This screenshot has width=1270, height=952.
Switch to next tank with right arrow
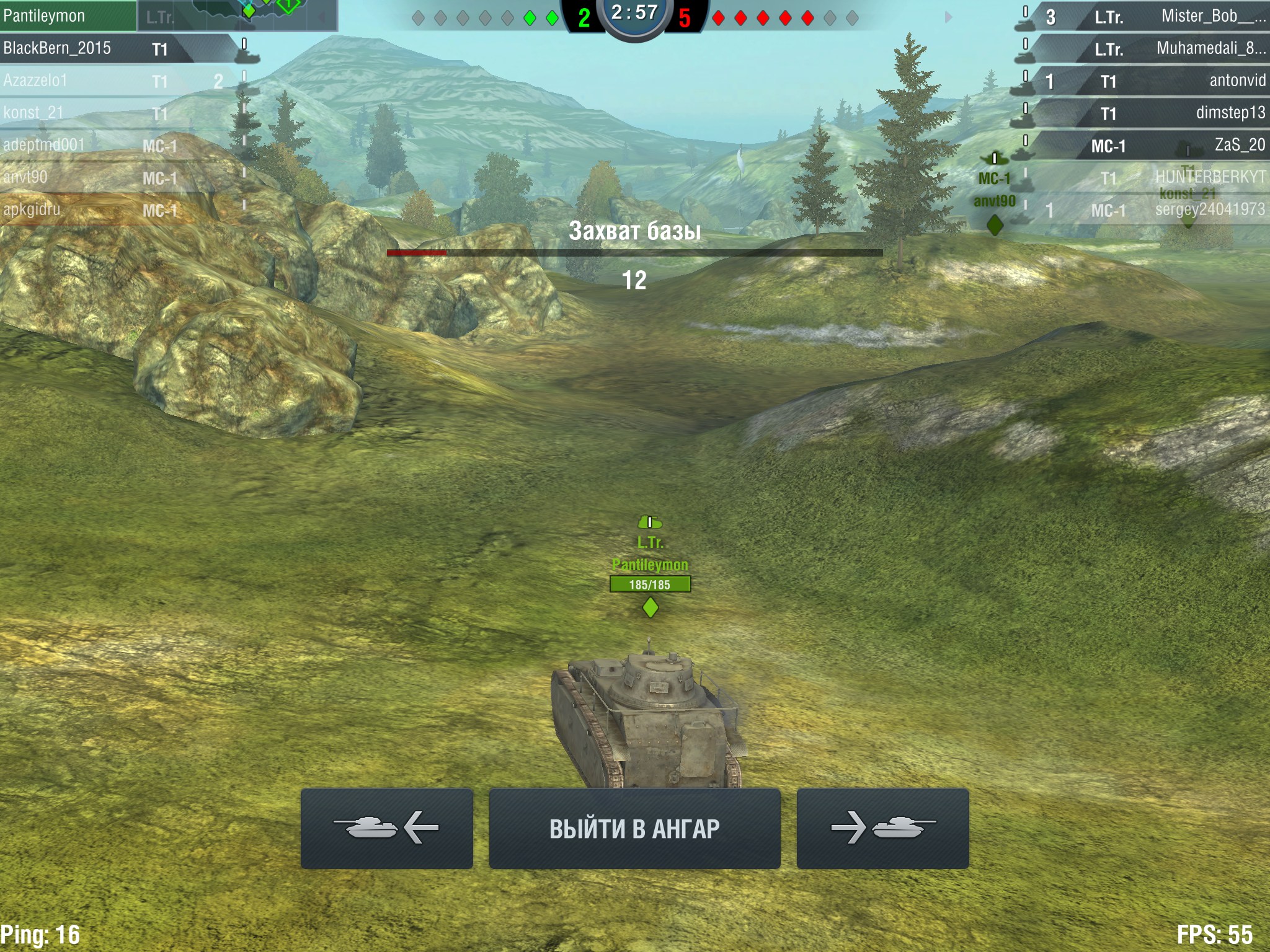coord(882,829)
